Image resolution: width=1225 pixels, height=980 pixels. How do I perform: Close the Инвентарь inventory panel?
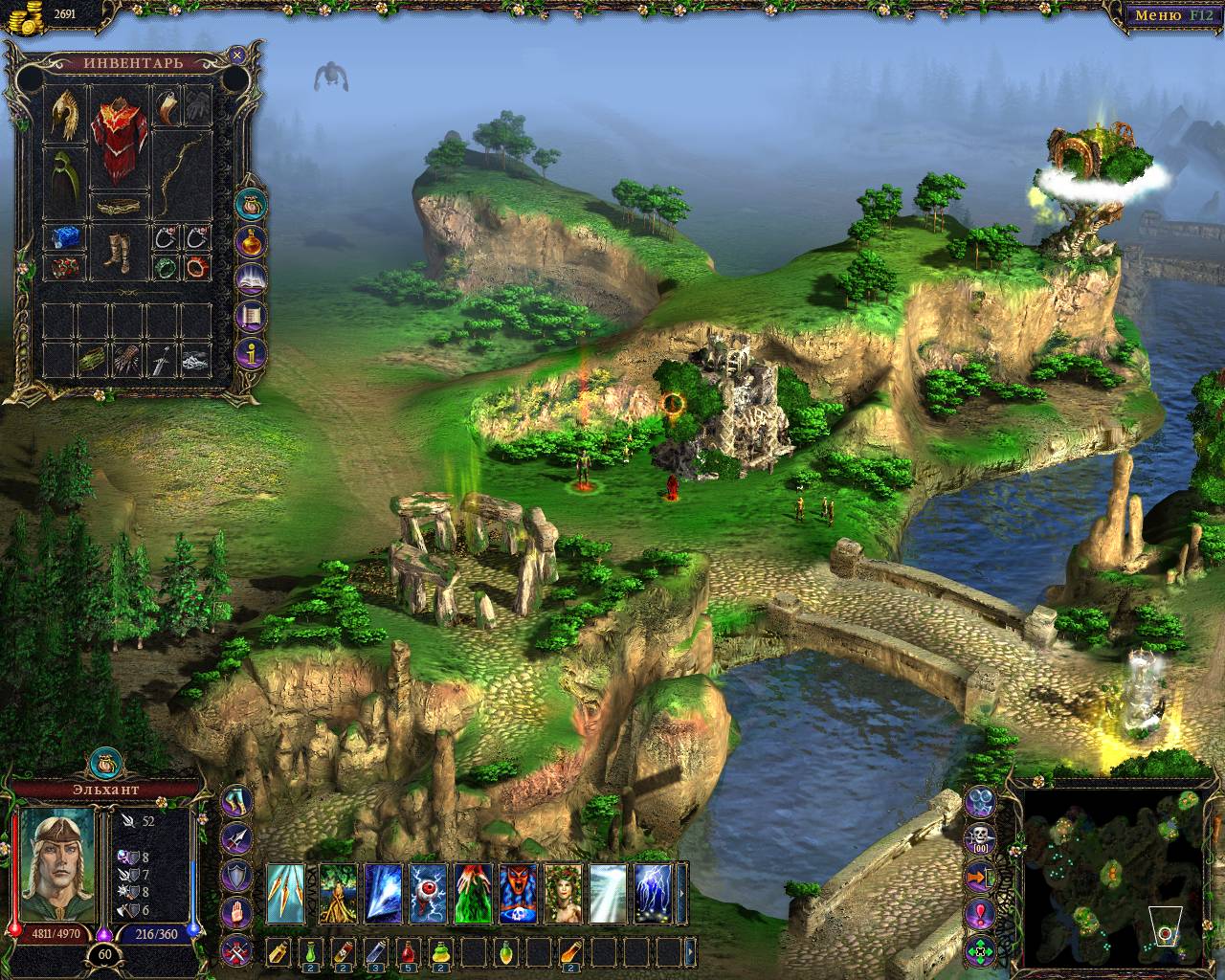[x=237, y=56]
